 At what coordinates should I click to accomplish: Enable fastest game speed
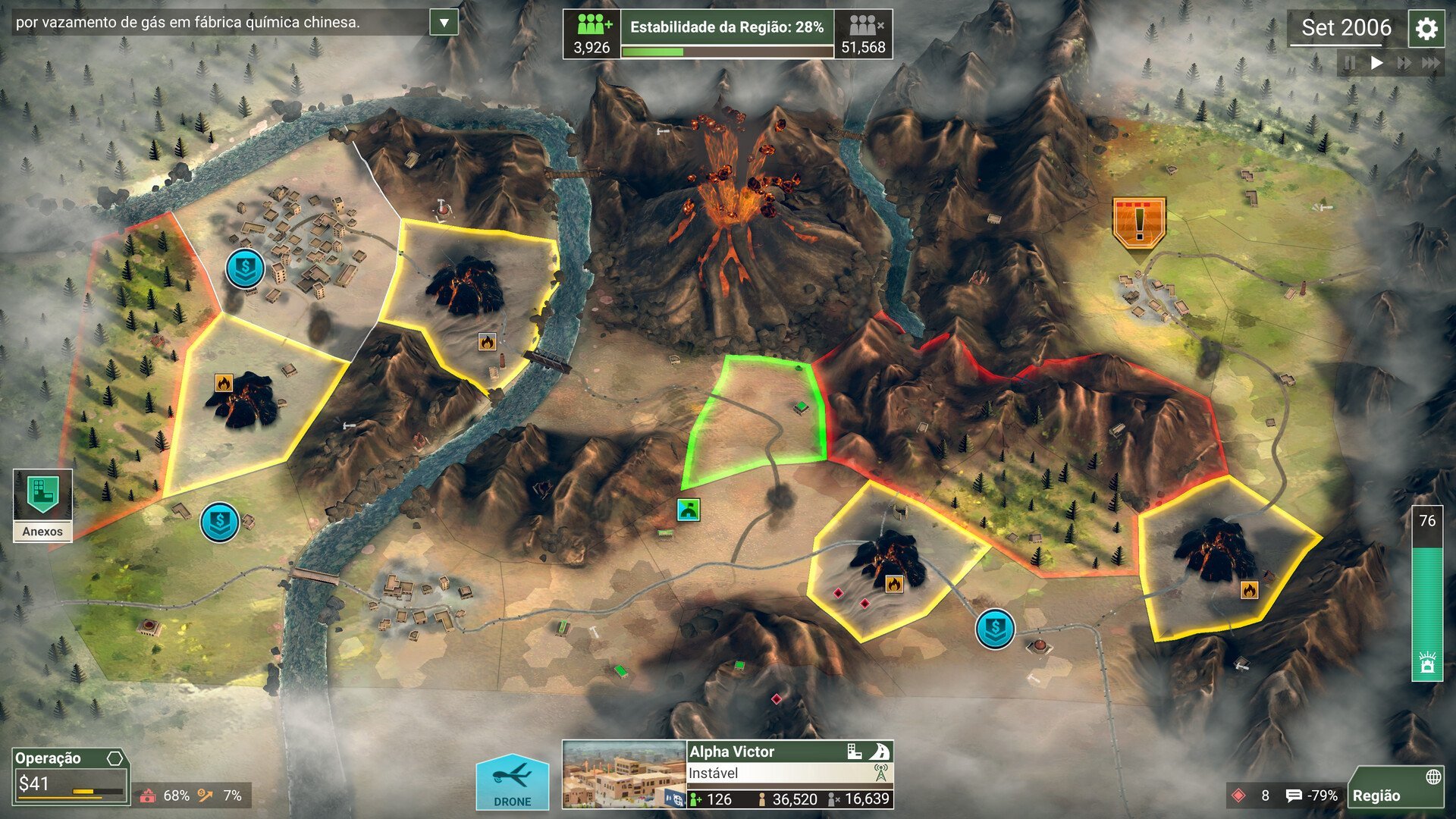1432,63
